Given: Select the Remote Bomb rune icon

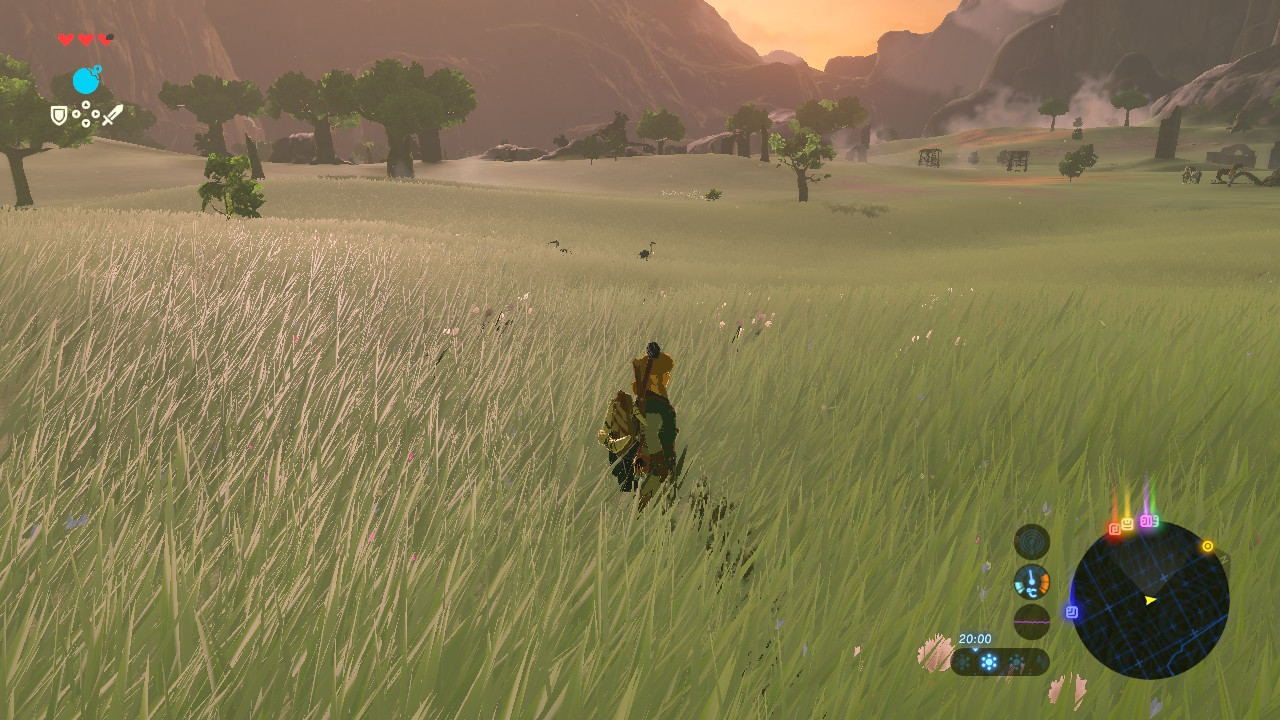Looking at the screenshot, I should [86, 80].
